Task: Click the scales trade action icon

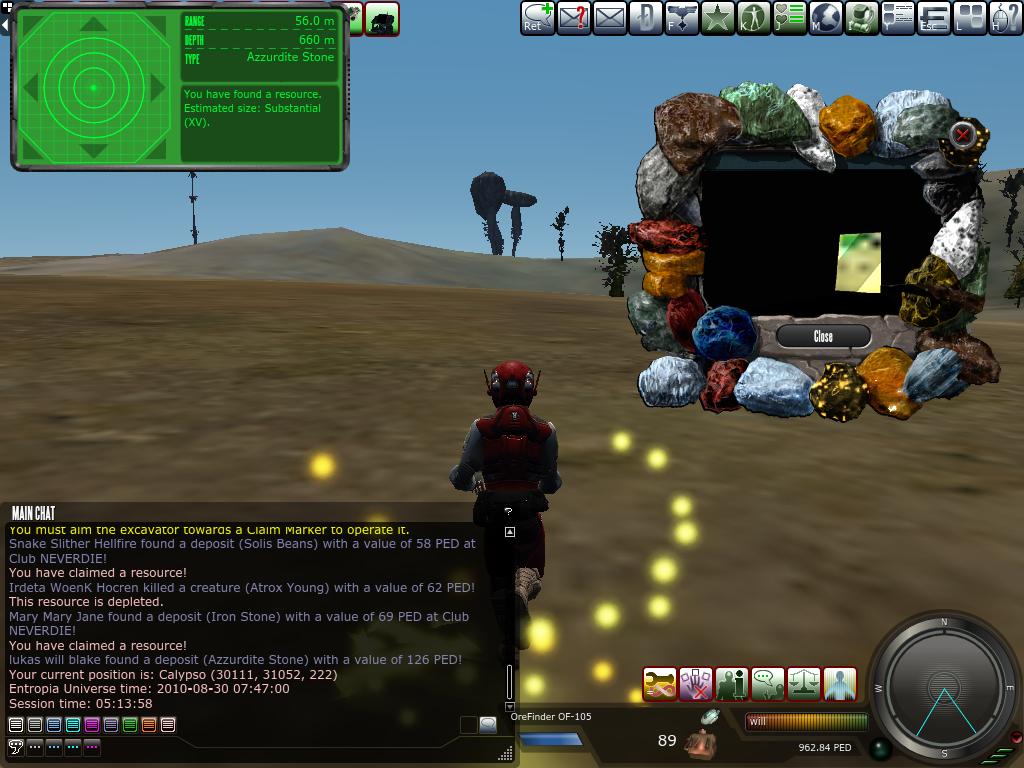Action: [x=804, y=684]
